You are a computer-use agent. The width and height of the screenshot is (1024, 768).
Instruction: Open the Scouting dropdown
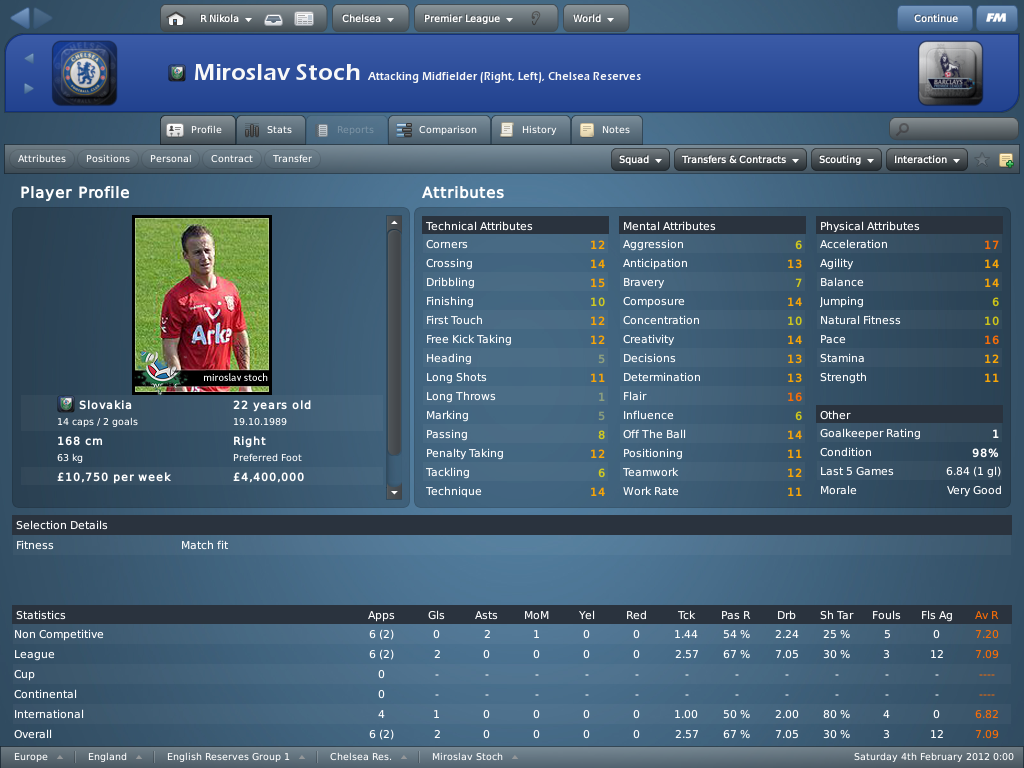pos(846,160)
